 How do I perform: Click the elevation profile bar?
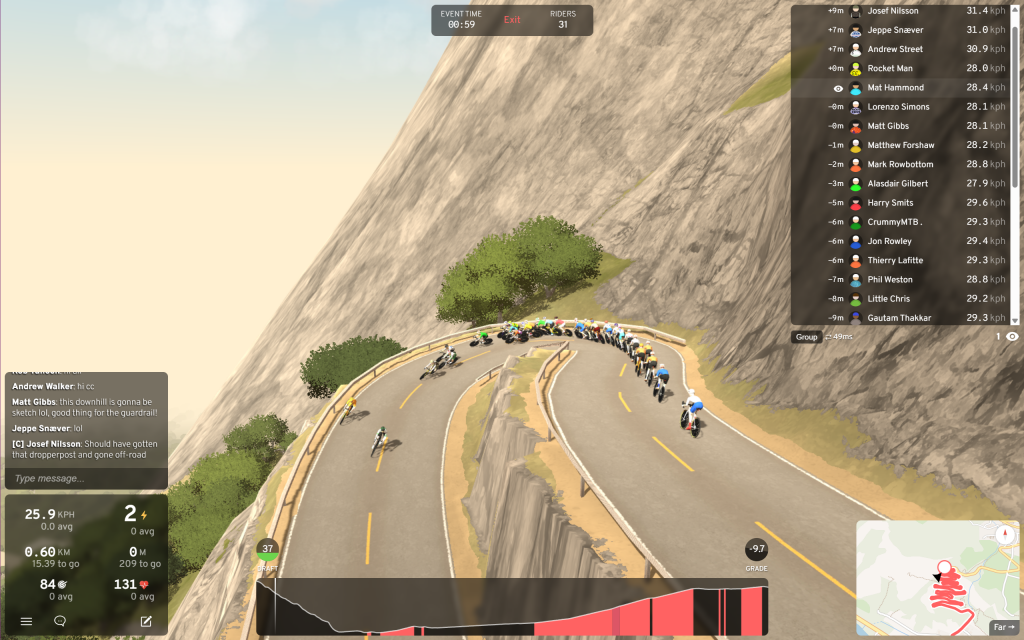point(512,607)
